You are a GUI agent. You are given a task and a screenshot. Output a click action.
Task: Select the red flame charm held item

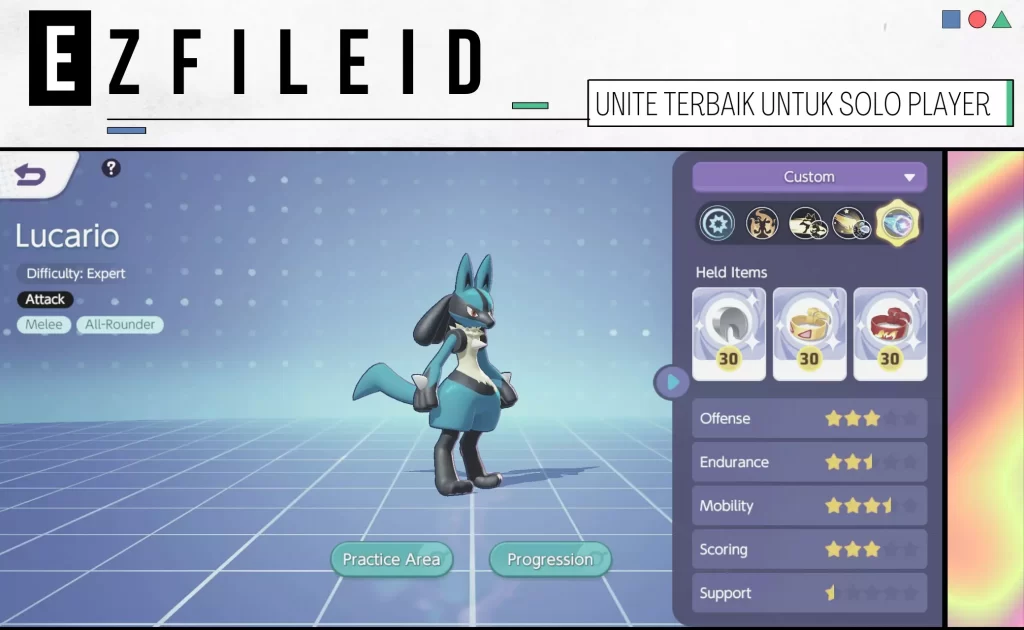point(889,334)
